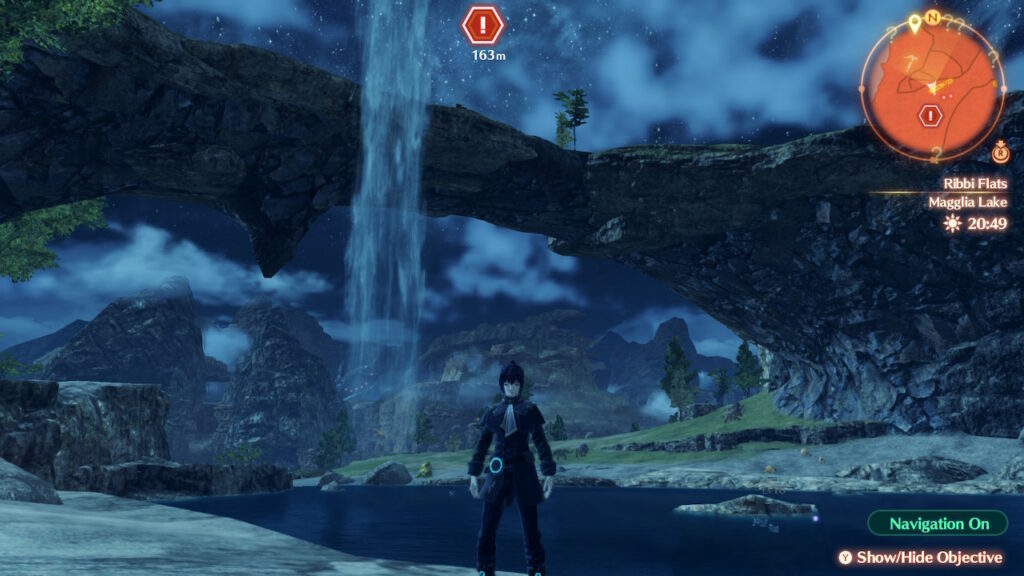Click the N compass indicator on the minimap
This screenshot has height=576, width=1024.
pos(932,19)
